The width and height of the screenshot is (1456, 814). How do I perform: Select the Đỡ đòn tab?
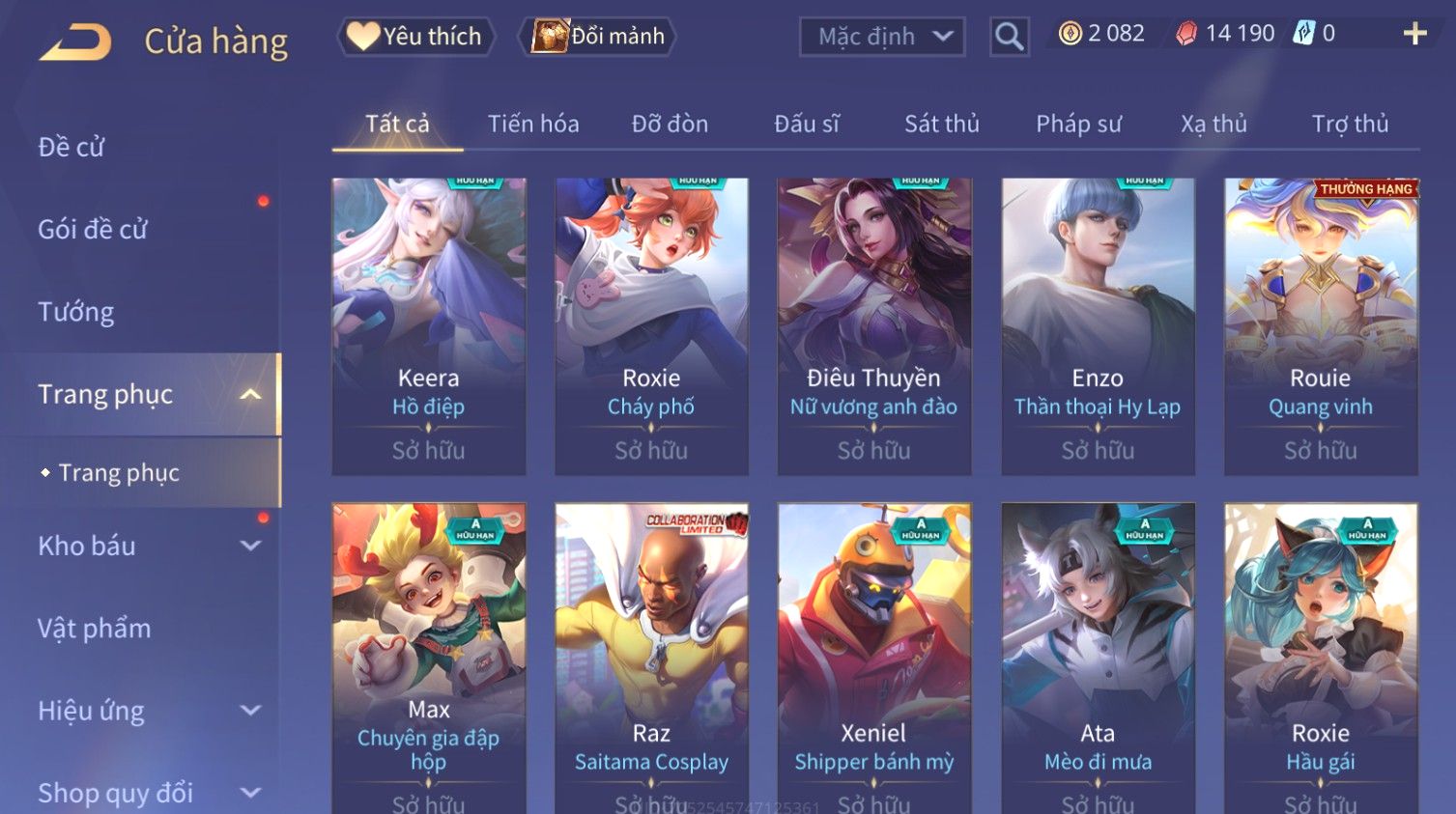click(670, 124)
